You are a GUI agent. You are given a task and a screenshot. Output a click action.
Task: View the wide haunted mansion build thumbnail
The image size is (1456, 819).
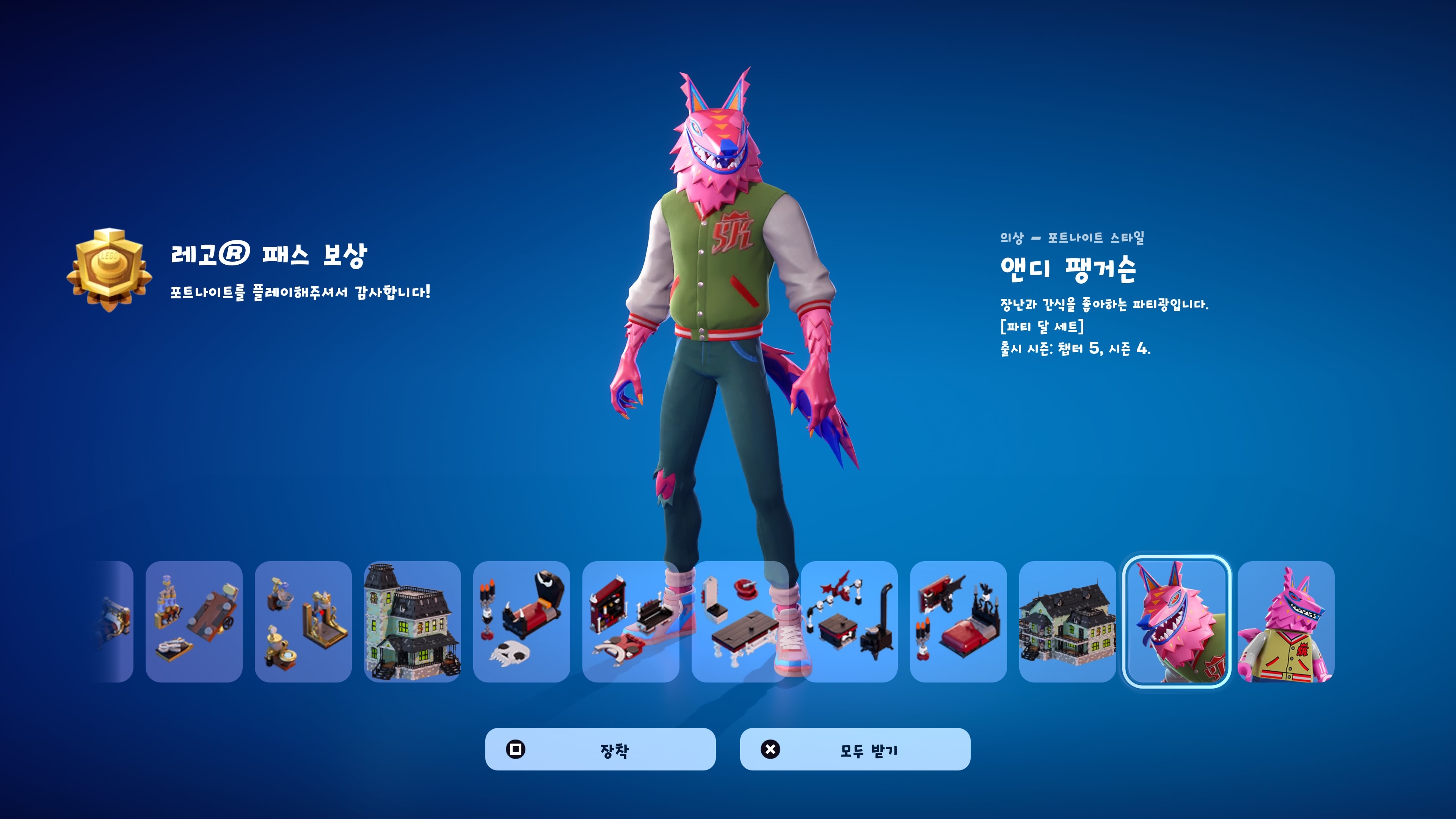click(x=1067, y=622)
